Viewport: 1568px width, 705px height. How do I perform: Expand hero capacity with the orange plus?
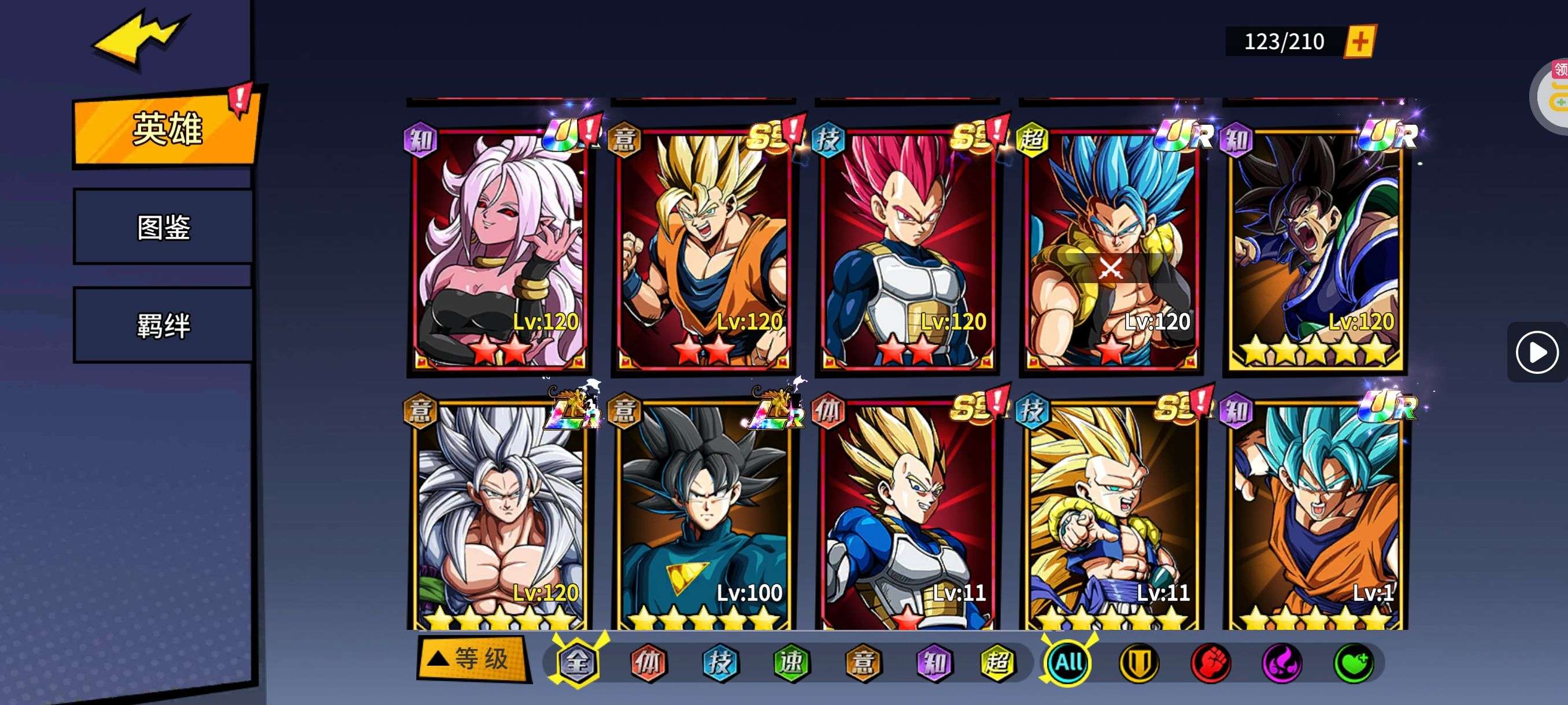click(x=1360, y=42)
